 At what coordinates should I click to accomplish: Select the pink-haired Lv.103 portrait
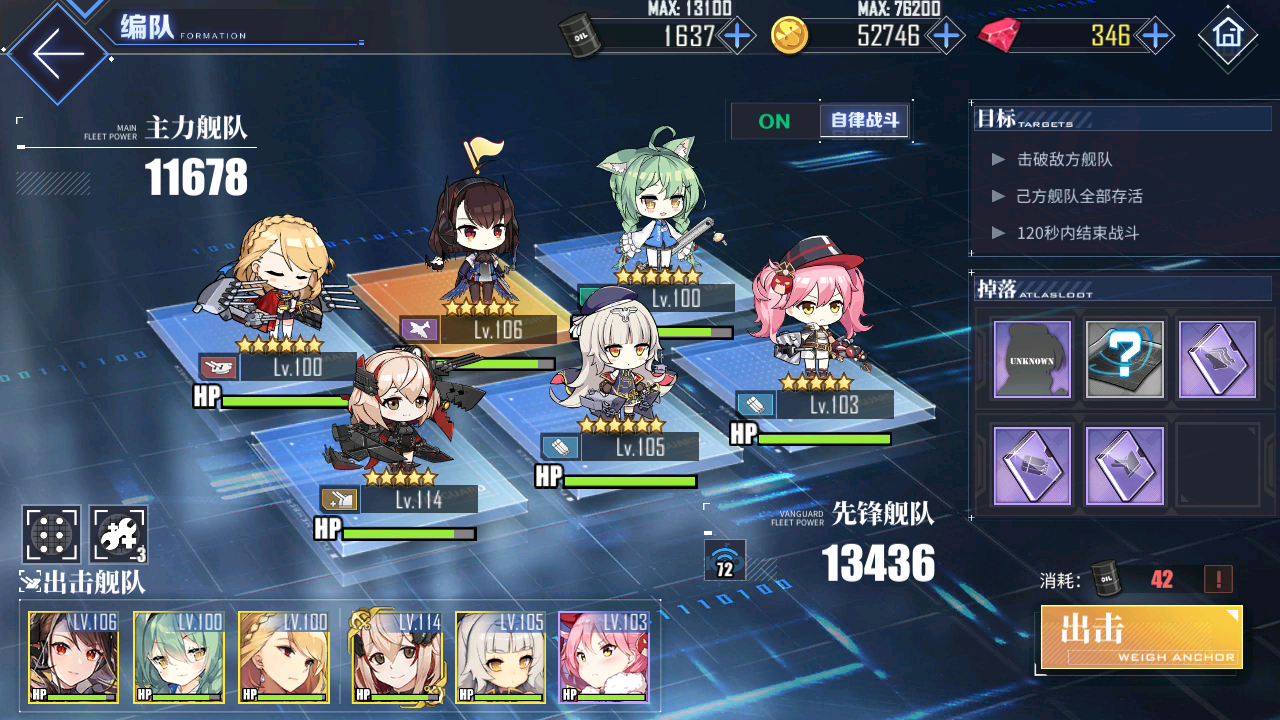604,657
